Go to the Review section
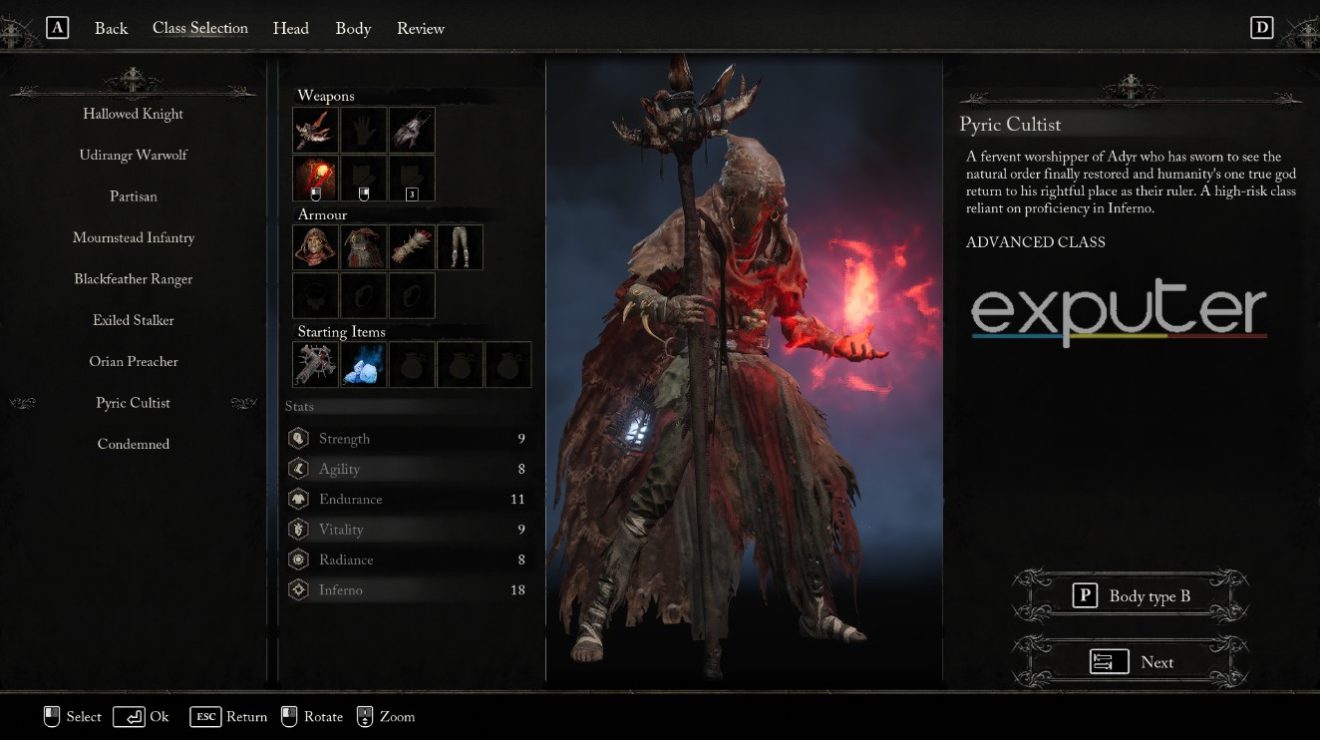Screen dimensions: 1320x740 click(x=420, y=28)
